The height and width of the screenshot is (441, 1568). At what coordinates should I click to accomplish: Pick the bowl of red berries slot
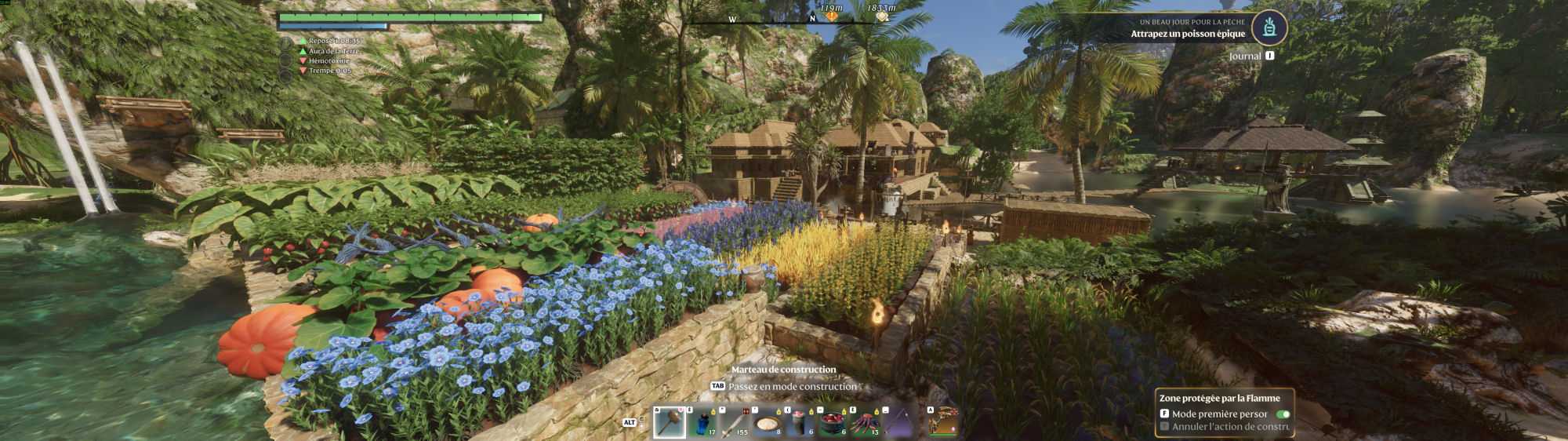point(833,422)
